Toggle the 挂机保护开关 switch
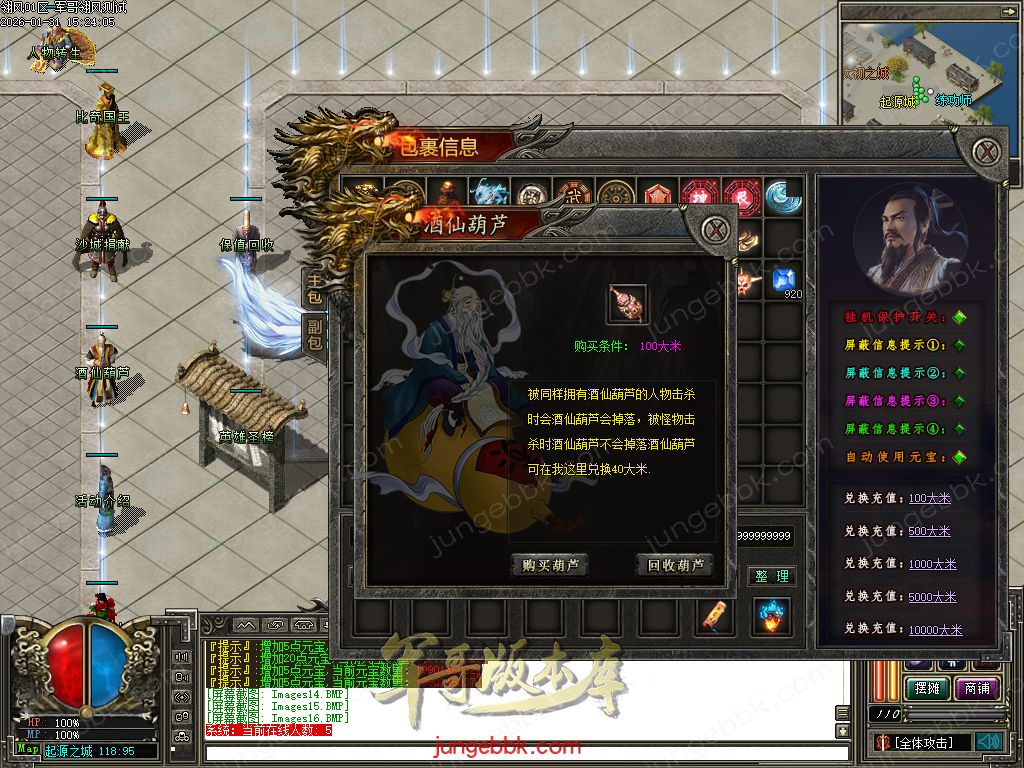 point(959,318)
